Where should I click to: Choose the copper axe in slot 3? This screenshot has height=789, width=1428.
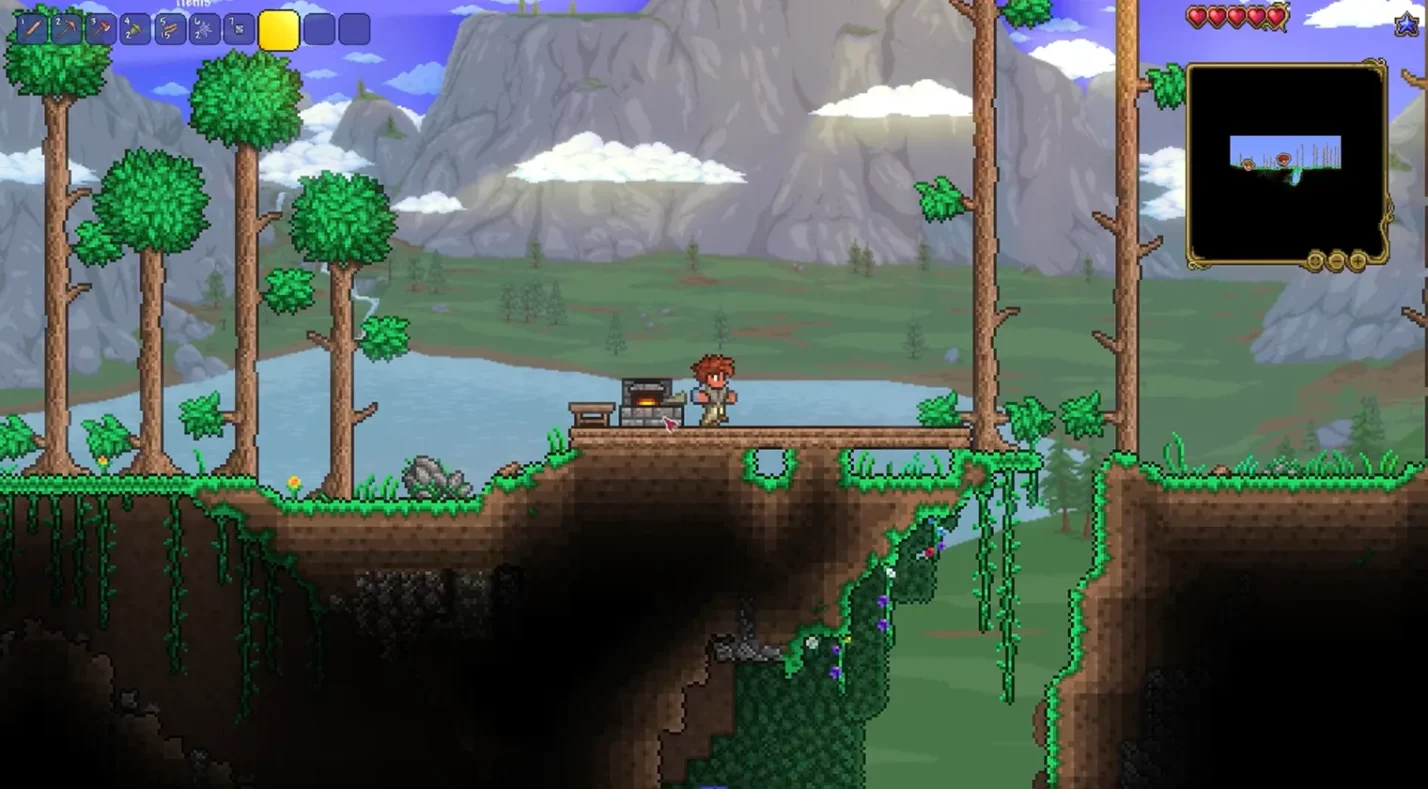point(101,29)
